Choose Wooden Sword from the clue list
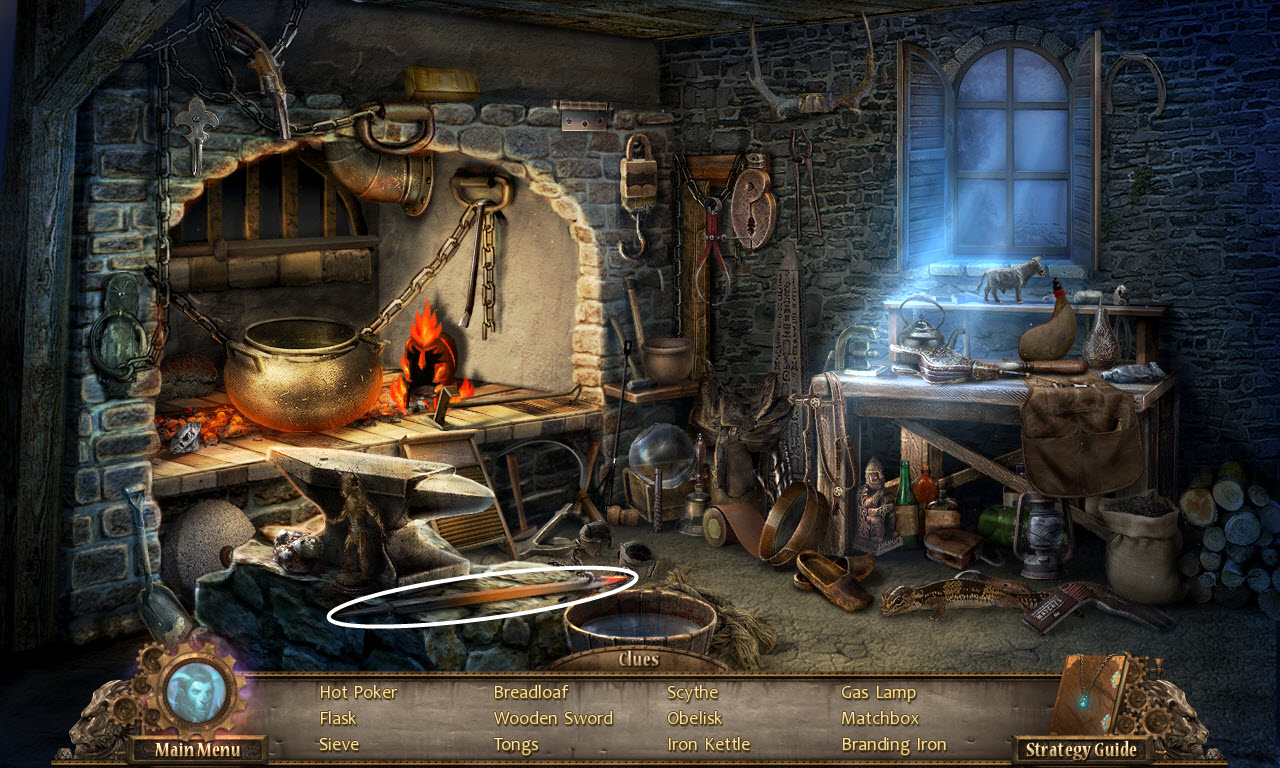This screenshot has height=768, width=1280. click(x=553, y=718)
